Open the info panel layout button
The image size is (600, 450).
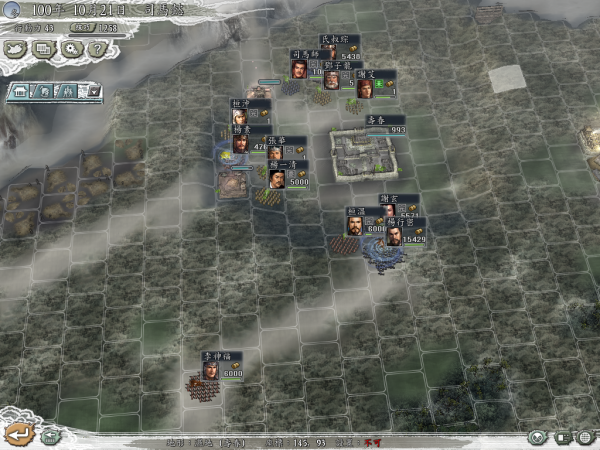[x=561, y=437]
